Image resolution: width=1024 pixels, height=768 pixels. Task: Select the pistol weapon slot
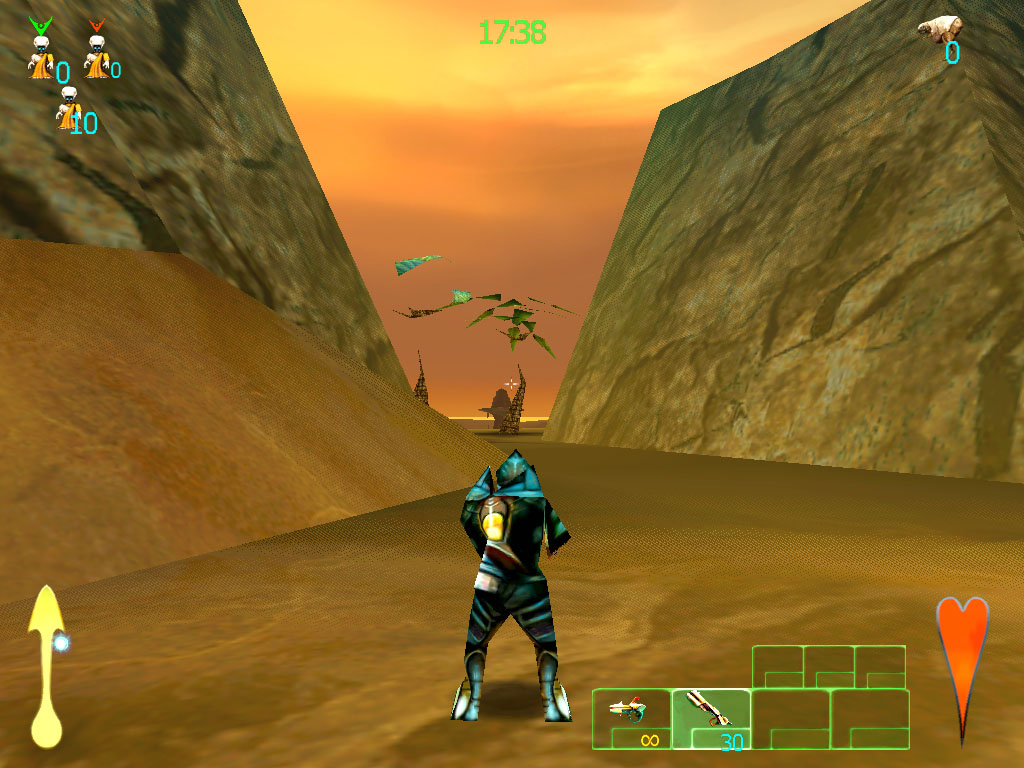point(631,719)
